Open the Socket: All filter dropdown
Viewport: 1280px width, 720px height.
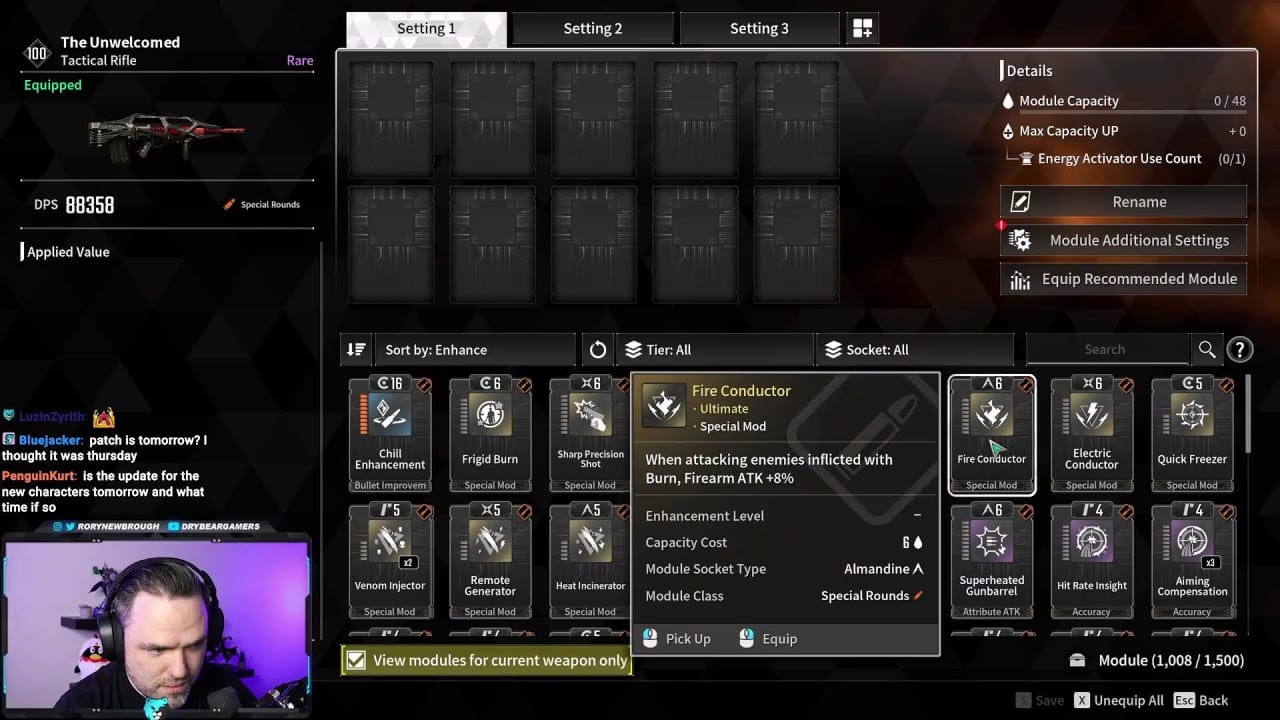(900, 349)
